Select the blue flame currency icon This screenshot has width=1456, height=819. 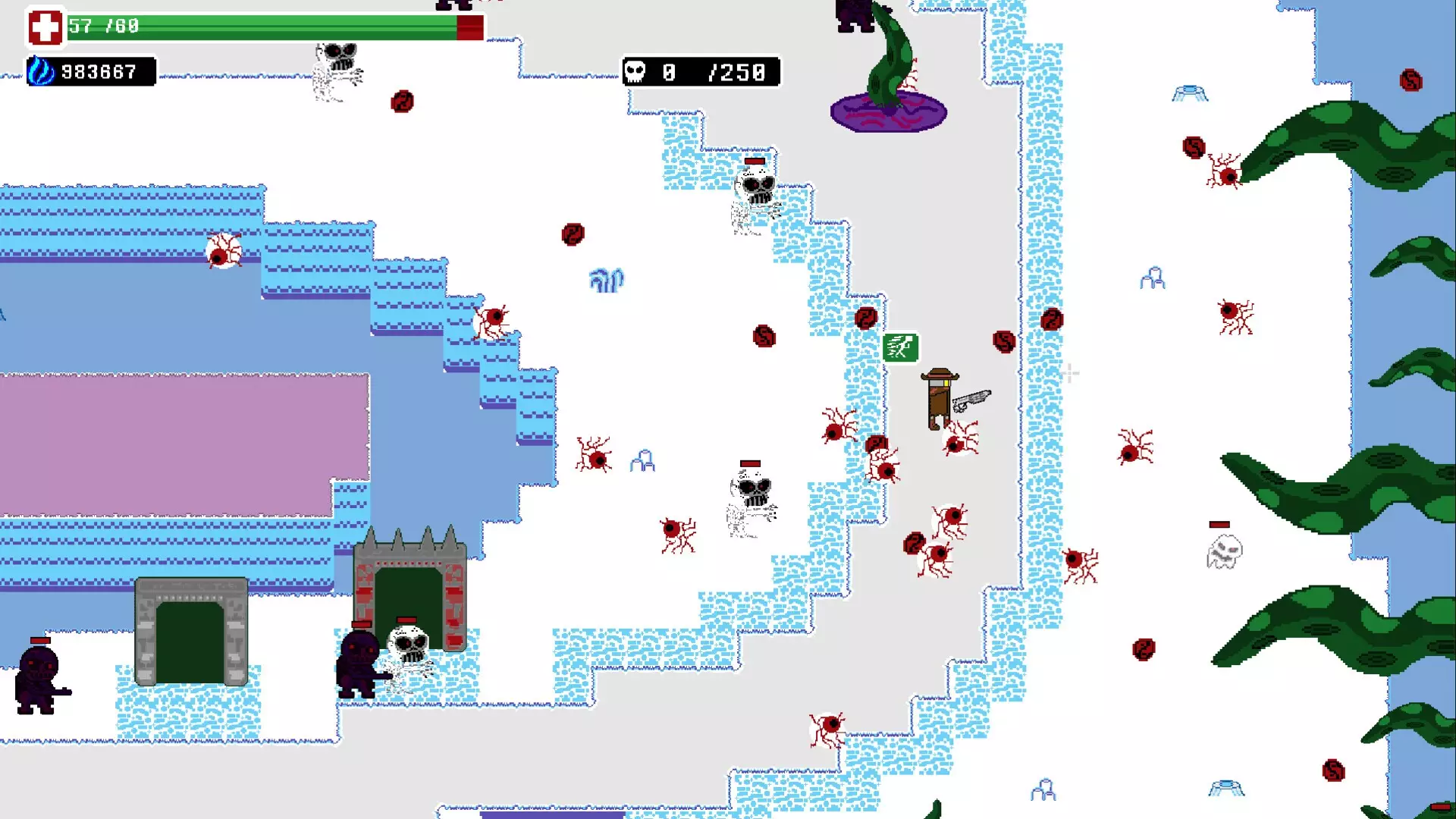coord(41,72)
